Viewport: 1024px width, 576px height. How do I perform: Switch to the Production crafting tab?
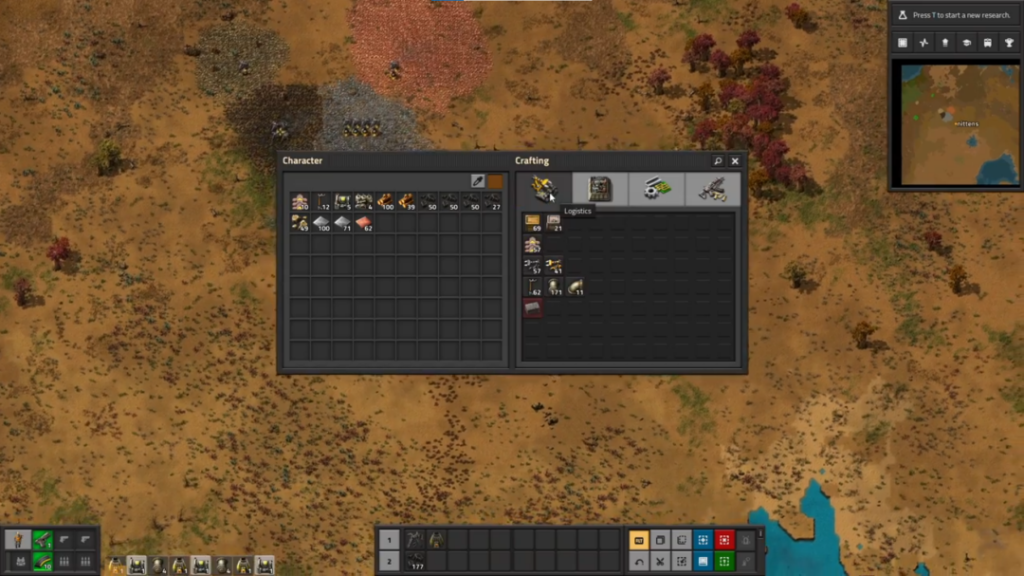(600, 189)
